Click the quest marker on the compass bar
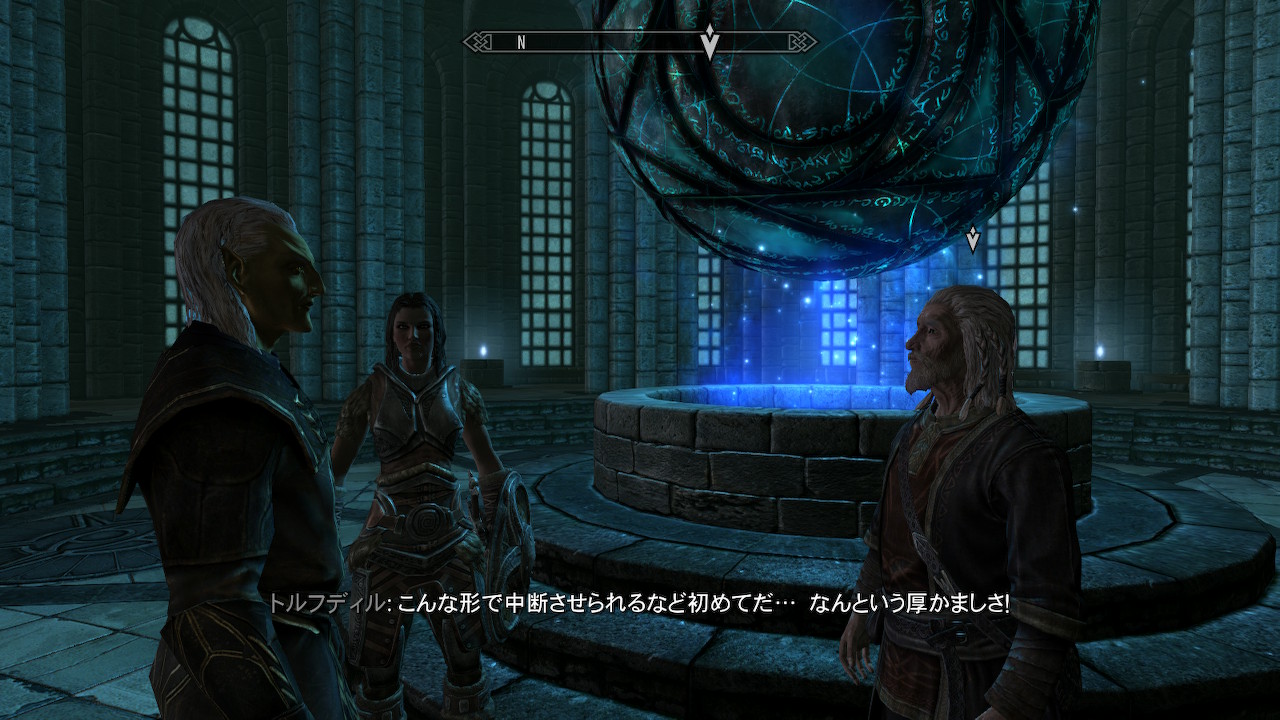Screen dimensions: 1280x720 point(709,41)
